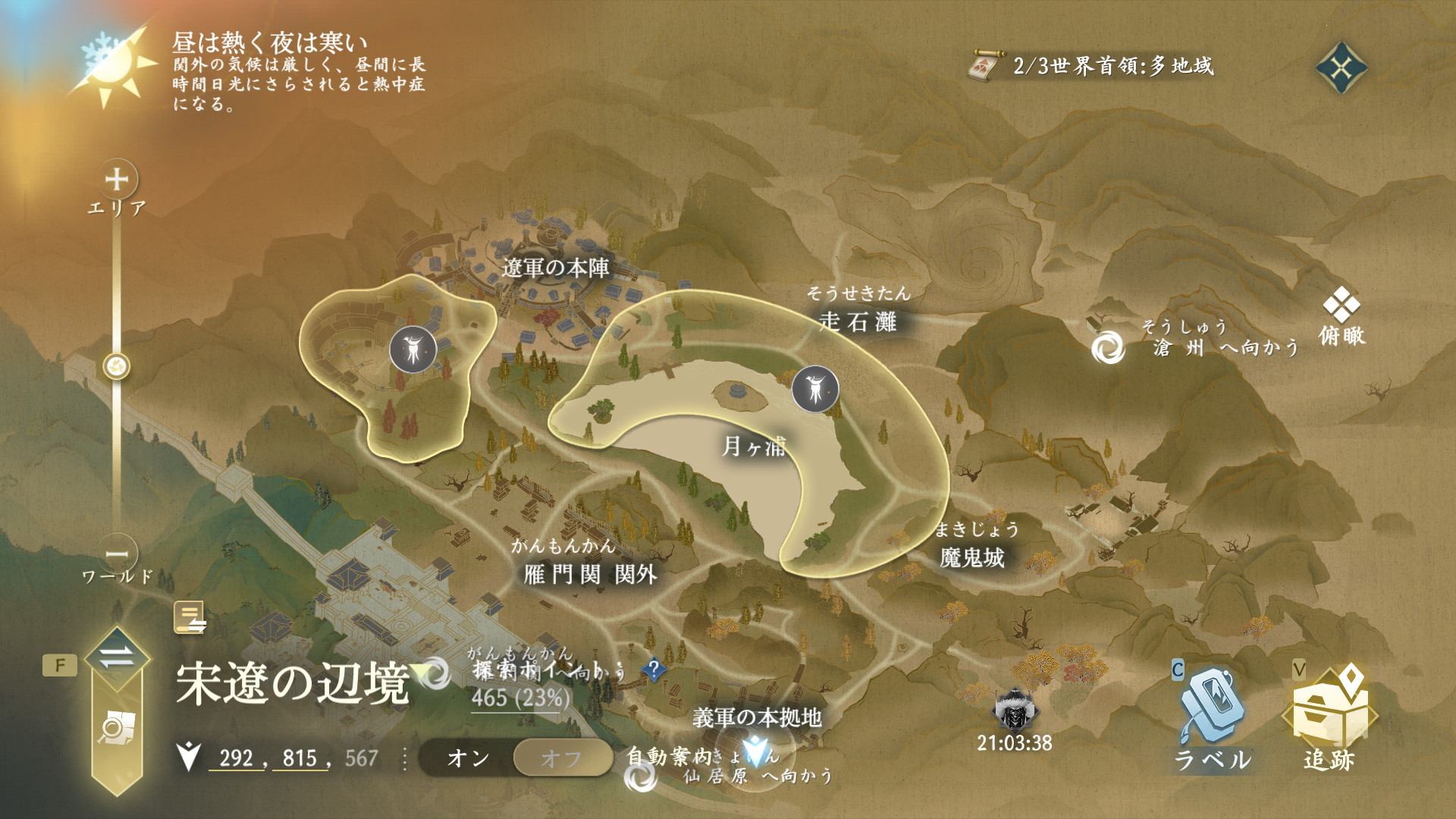
Task: Zoom in with the plus button above エリア
Action: 117,180
